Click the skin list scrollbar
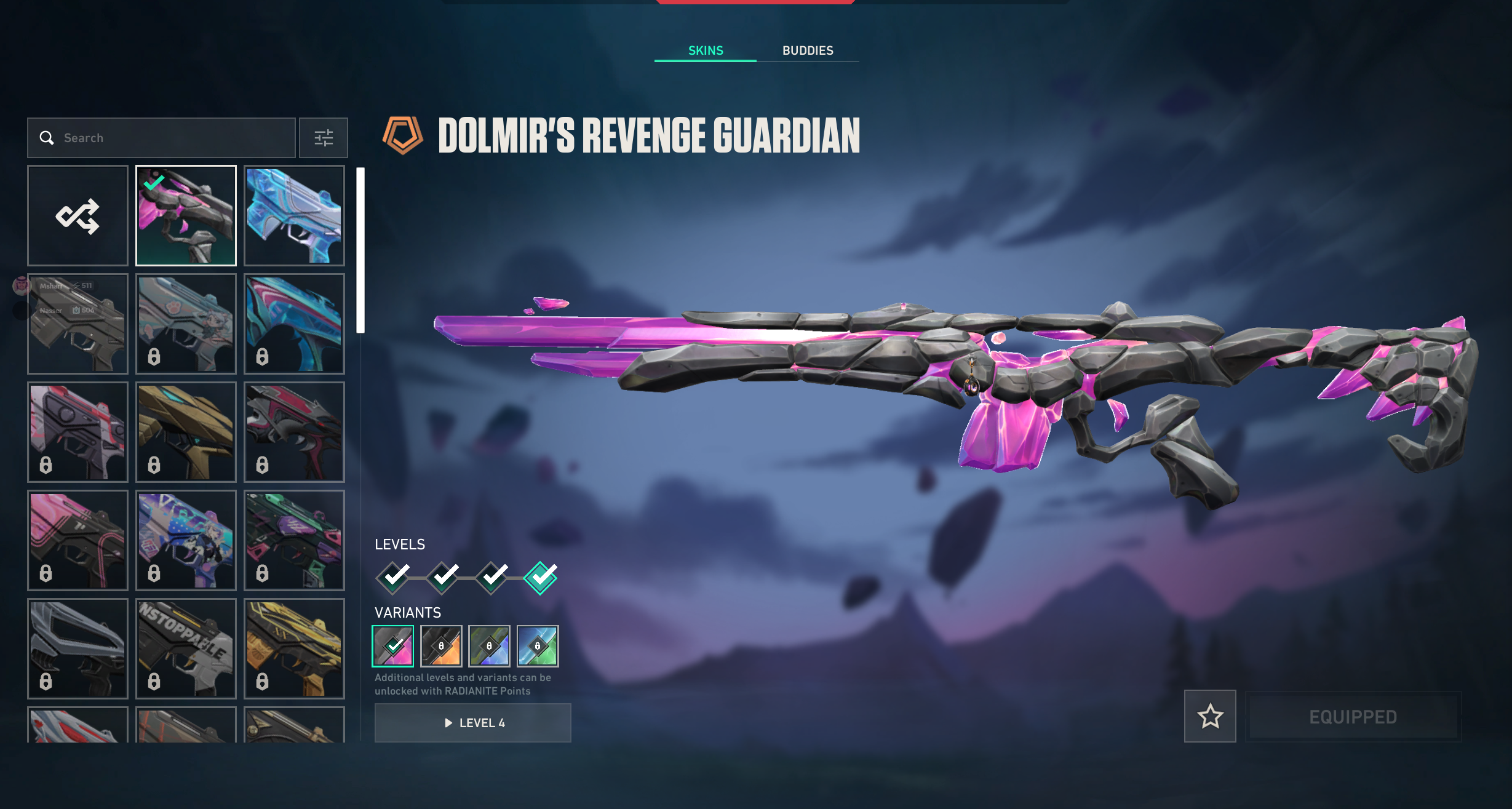The image size is (1512, 809). [360, 250]
